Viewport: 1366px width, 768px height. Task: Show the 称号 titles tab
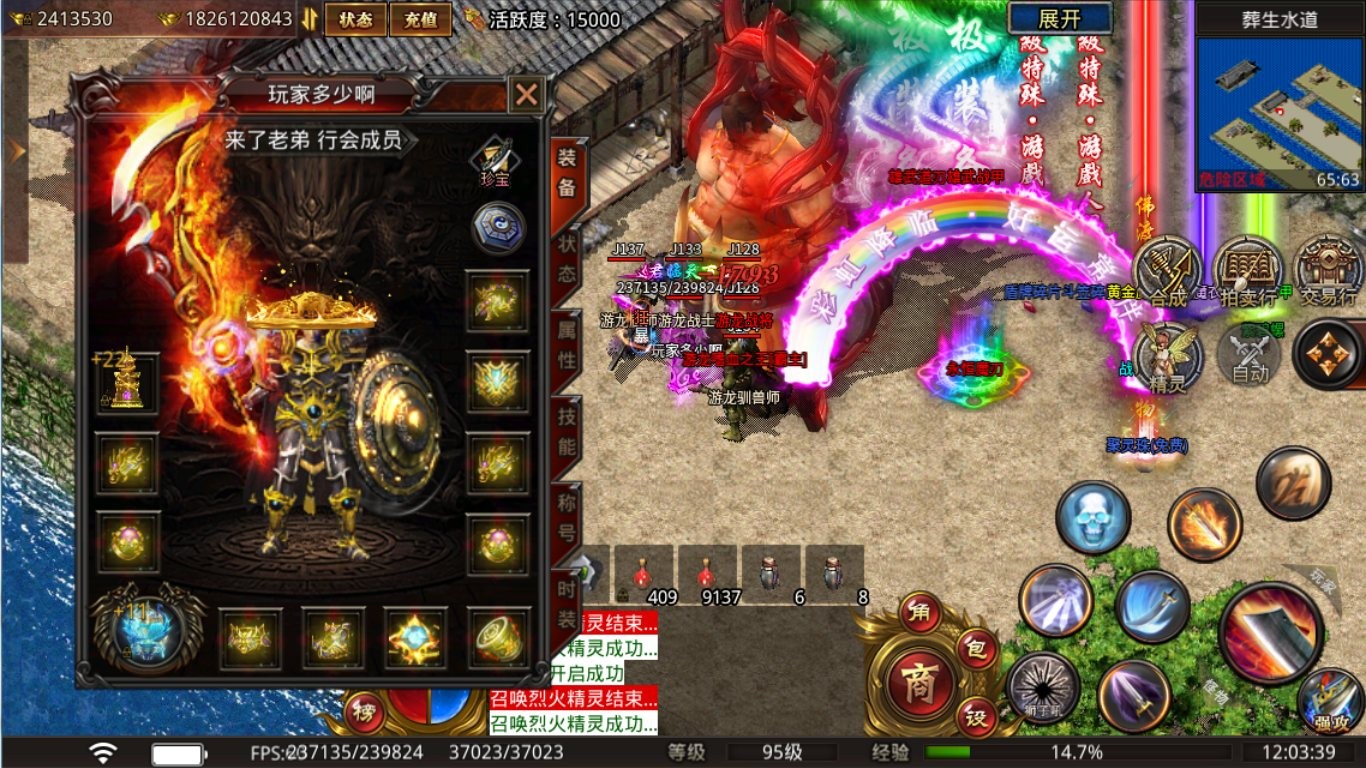566,516
